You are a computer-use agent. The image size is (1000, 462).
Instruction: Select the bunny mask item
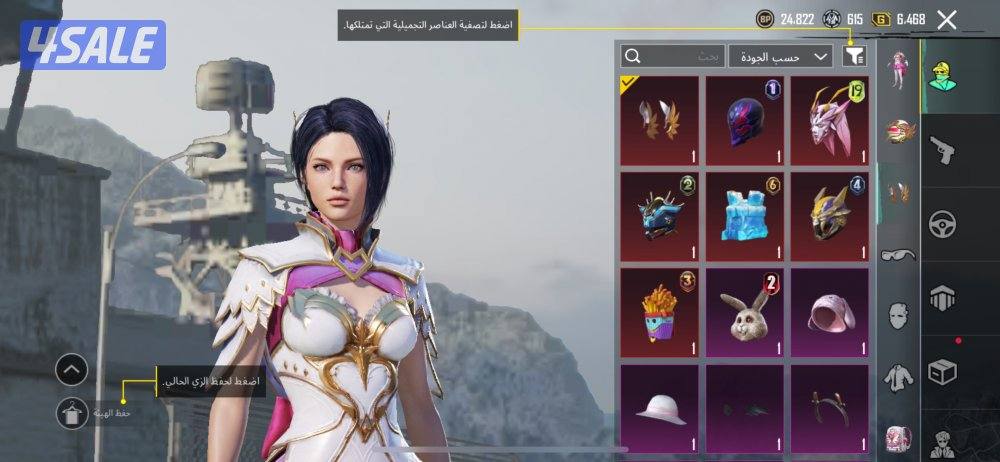tap(745, 311)
